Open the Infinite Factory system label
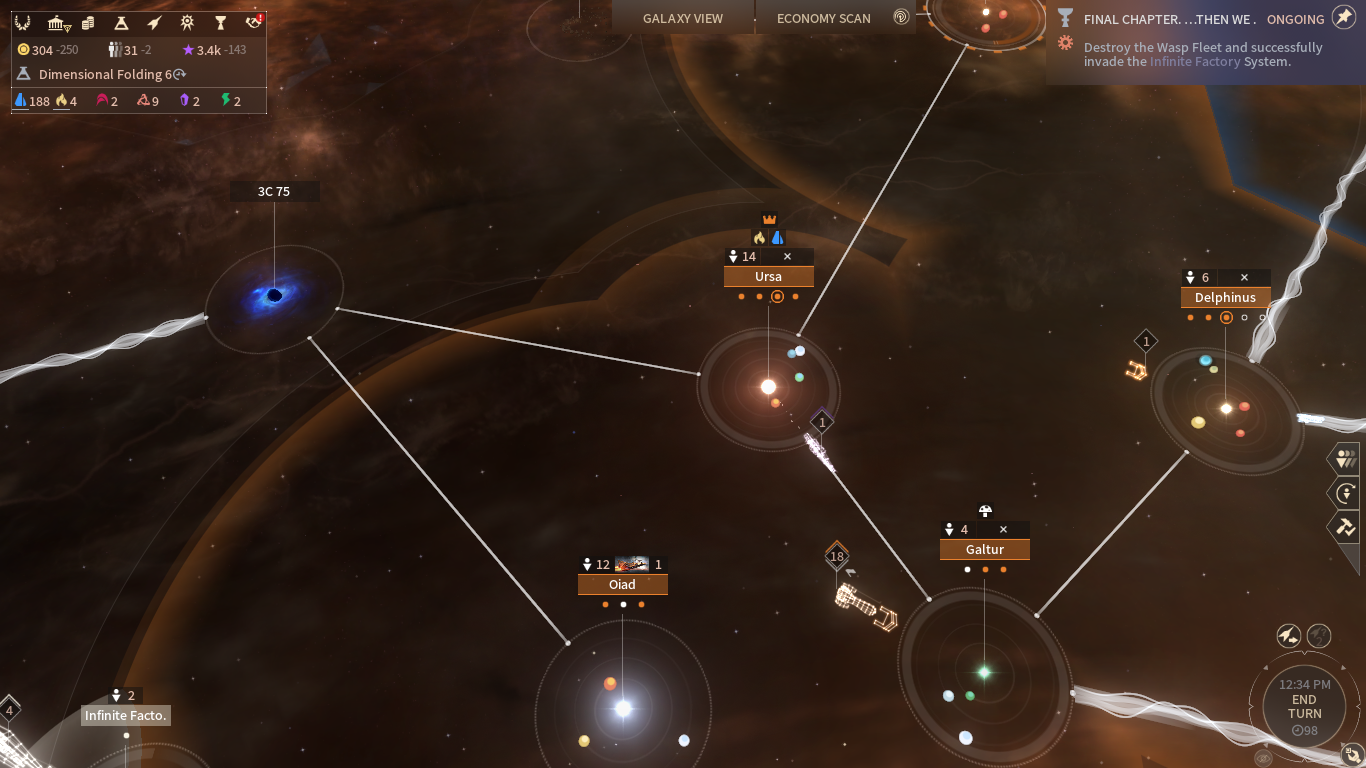The width and height of the screenshot is (1366, 768). tap(125, 716)
